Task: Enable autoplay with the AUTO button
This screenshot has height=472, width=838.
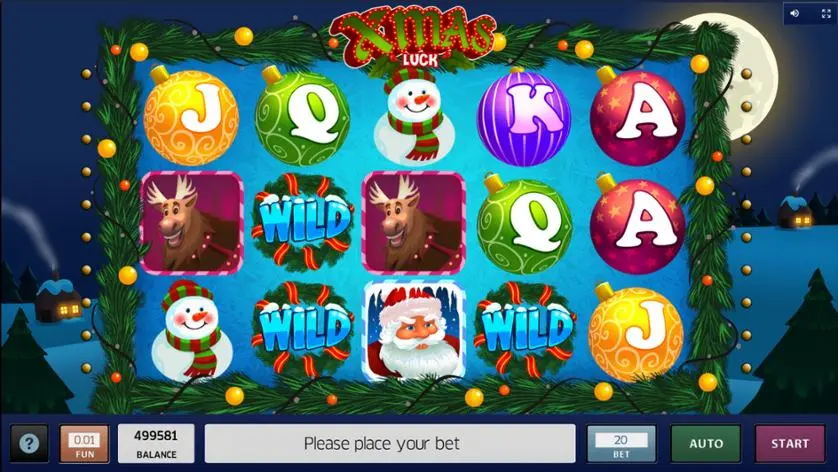Action: [x=705, y=443]
